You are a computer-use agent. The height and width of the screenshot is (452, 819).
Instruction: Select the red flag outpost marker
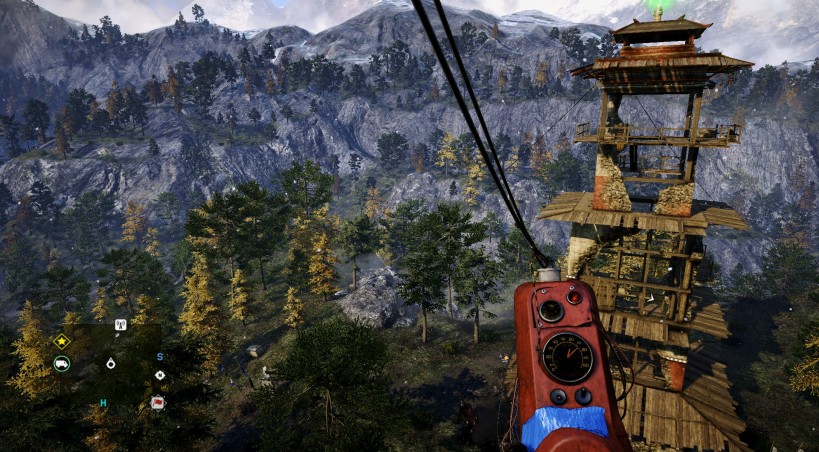tap(157, 402)
